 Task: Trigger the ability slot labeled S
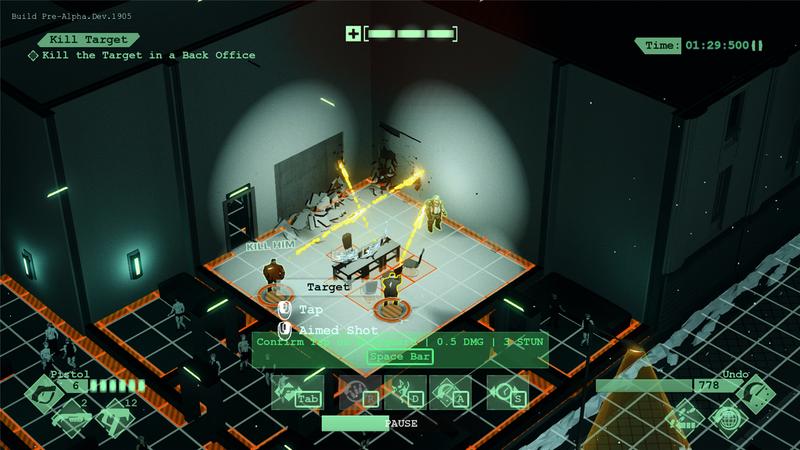point(508,393)
